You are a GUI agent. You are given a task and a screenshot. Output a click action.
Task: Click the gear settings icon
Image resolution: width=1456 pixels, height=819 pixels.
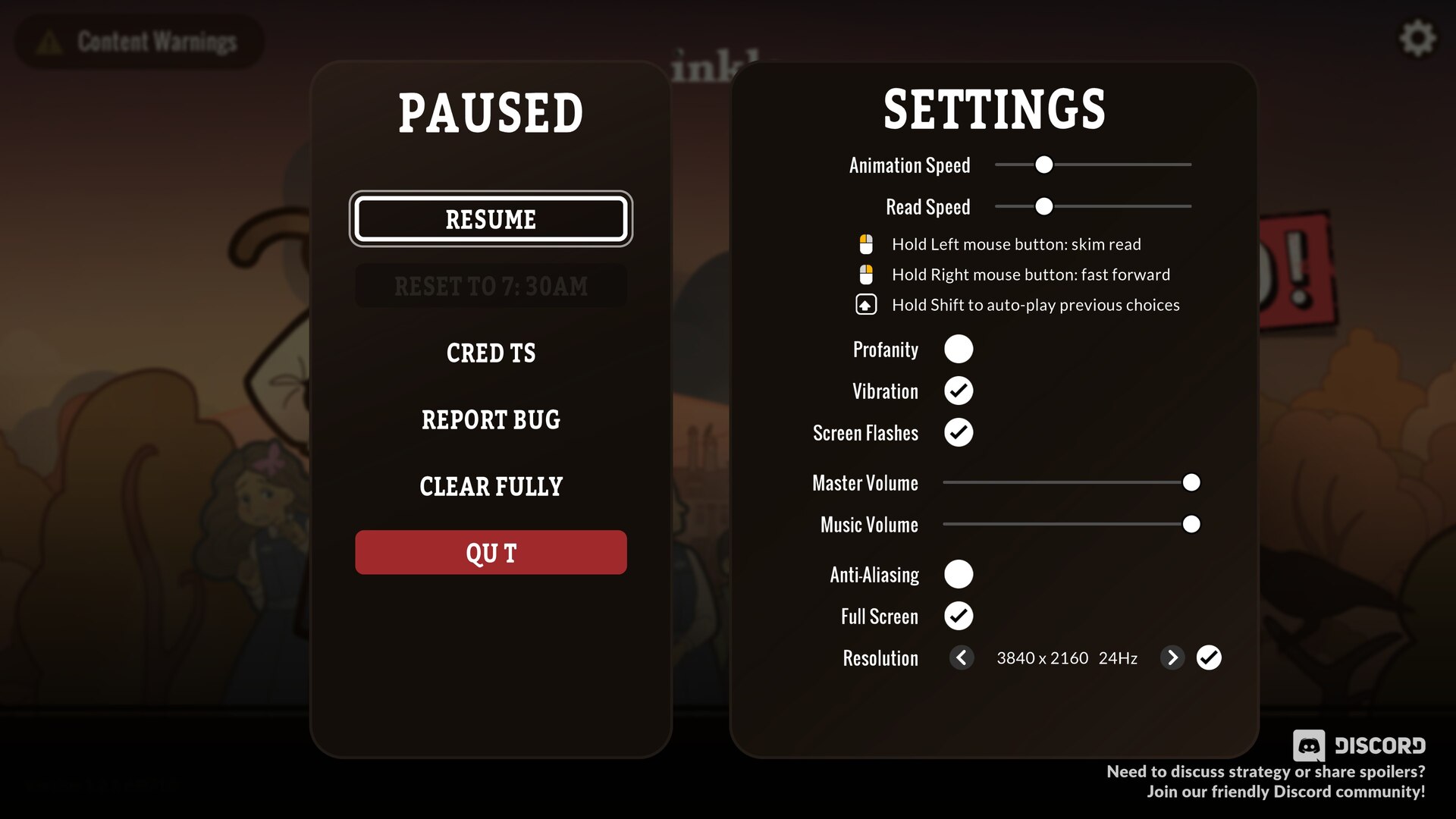(x=1417, y=39)
